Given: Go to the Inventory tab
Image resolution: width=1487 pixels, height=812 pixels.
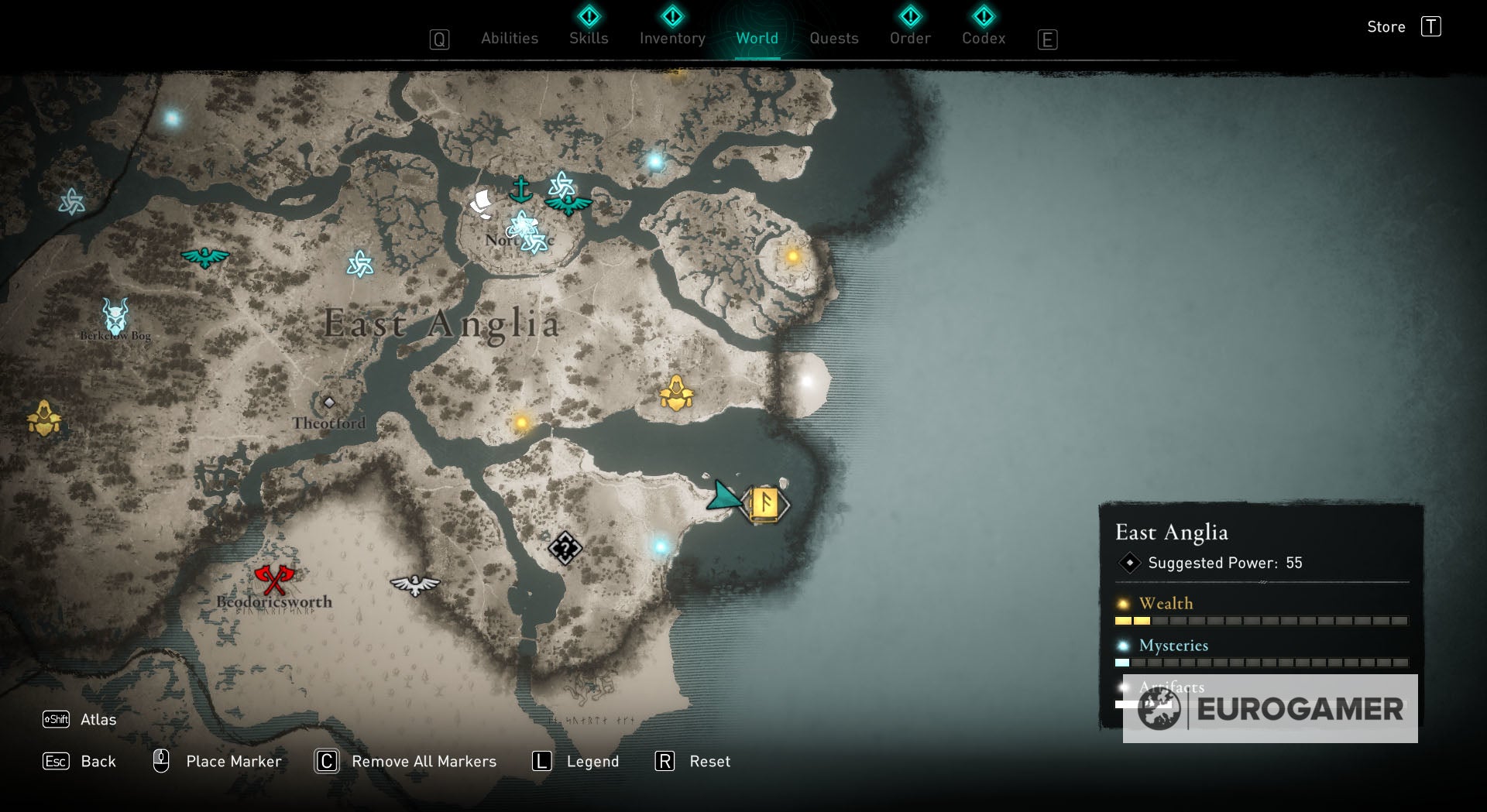Looking at the screenshot, I should 672,38.
